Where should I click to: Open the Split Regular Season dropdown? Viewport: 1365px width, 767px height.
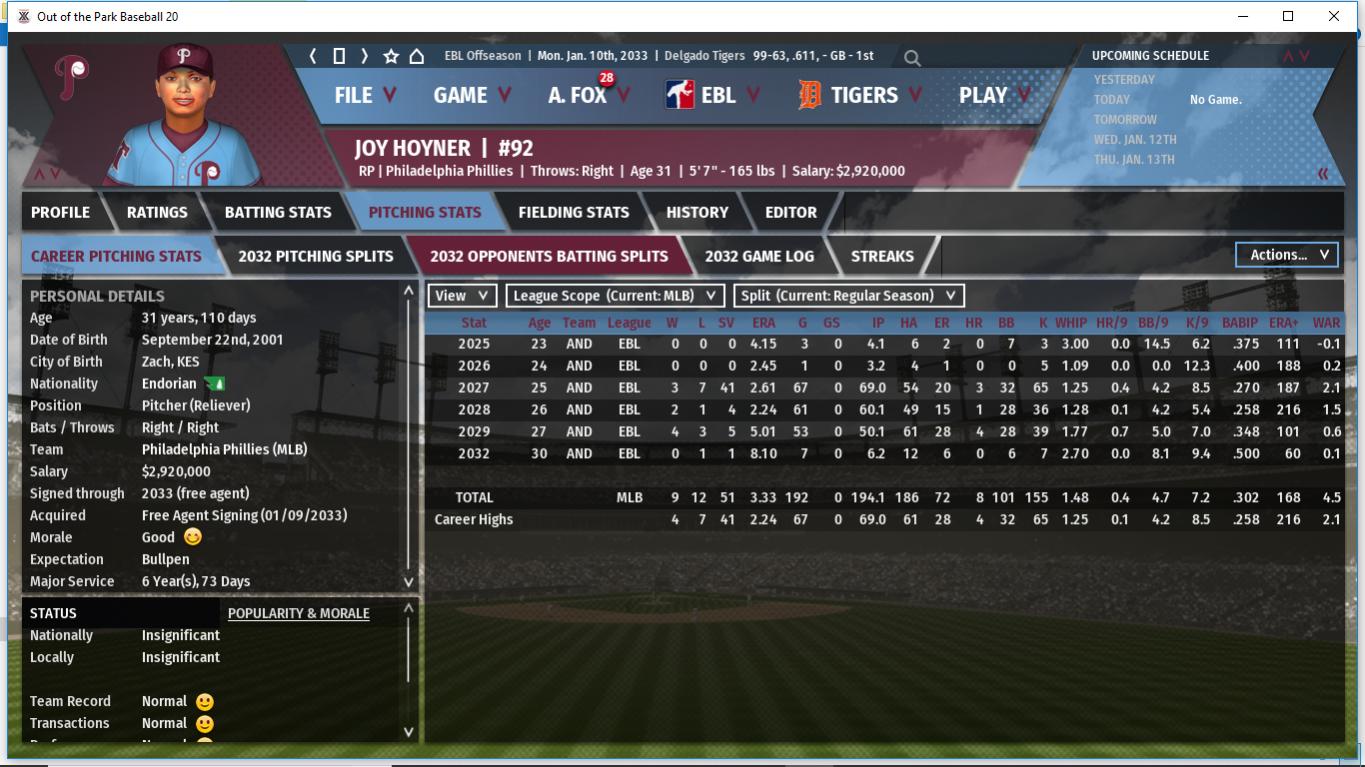click(x=849, y=296)
